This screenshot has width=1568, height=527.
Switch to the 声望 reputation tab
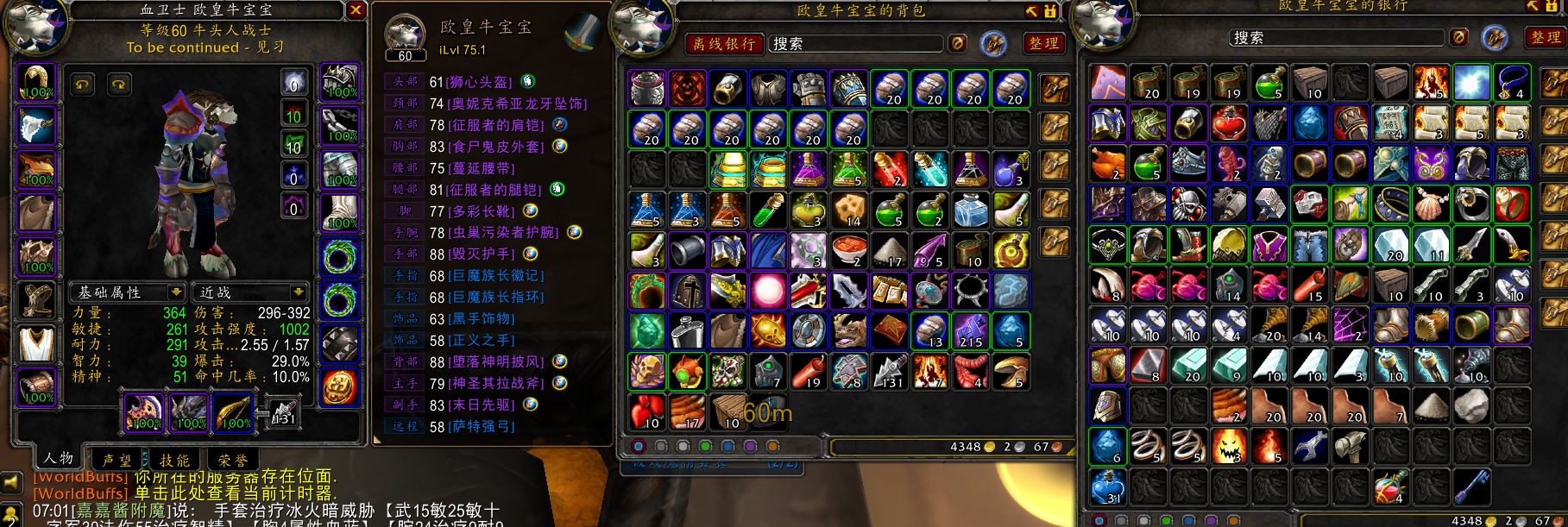[117, 460]
